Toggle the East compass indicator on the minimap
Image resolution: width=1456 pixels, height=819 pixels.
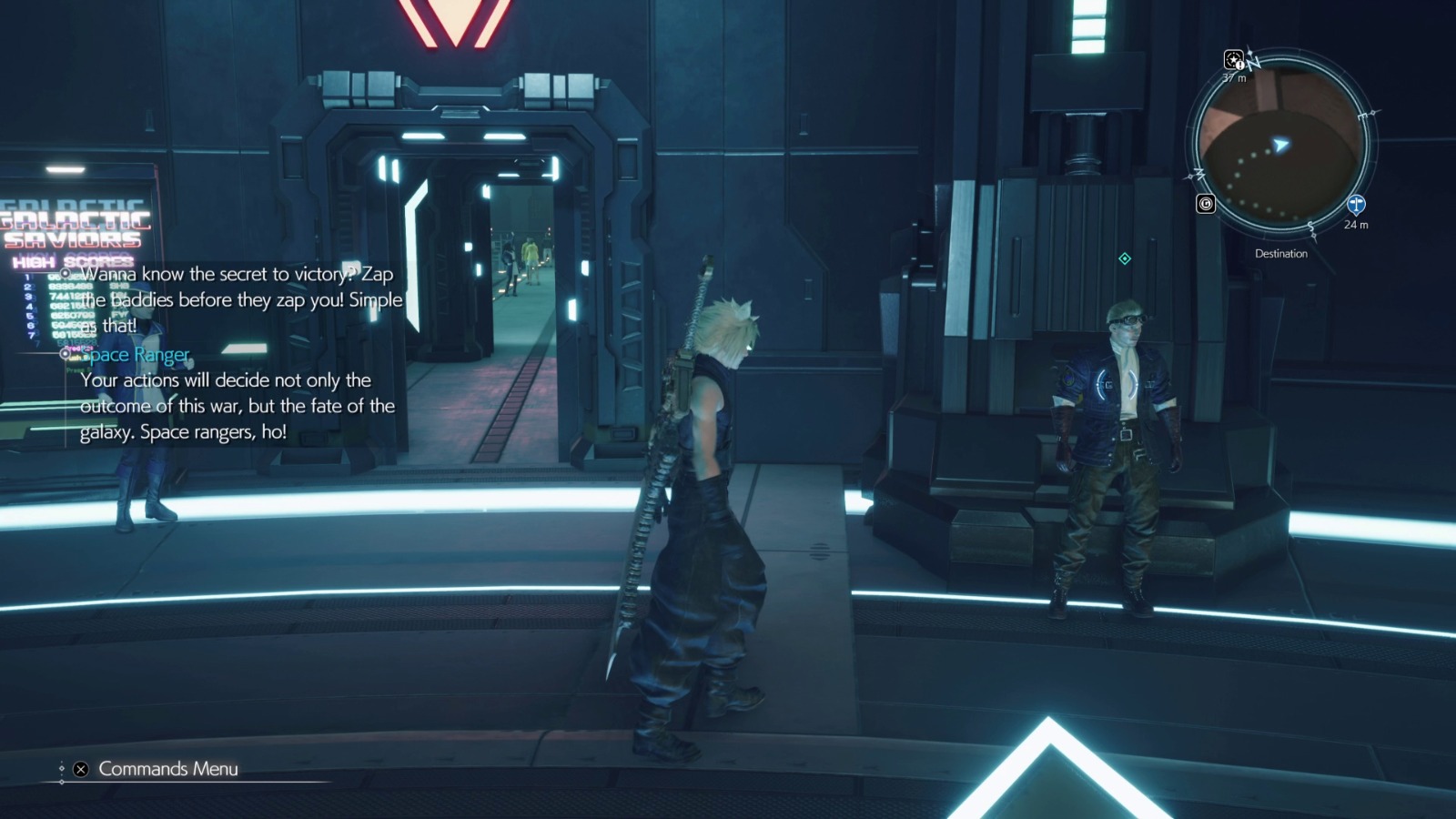[x=1364, y=114]
